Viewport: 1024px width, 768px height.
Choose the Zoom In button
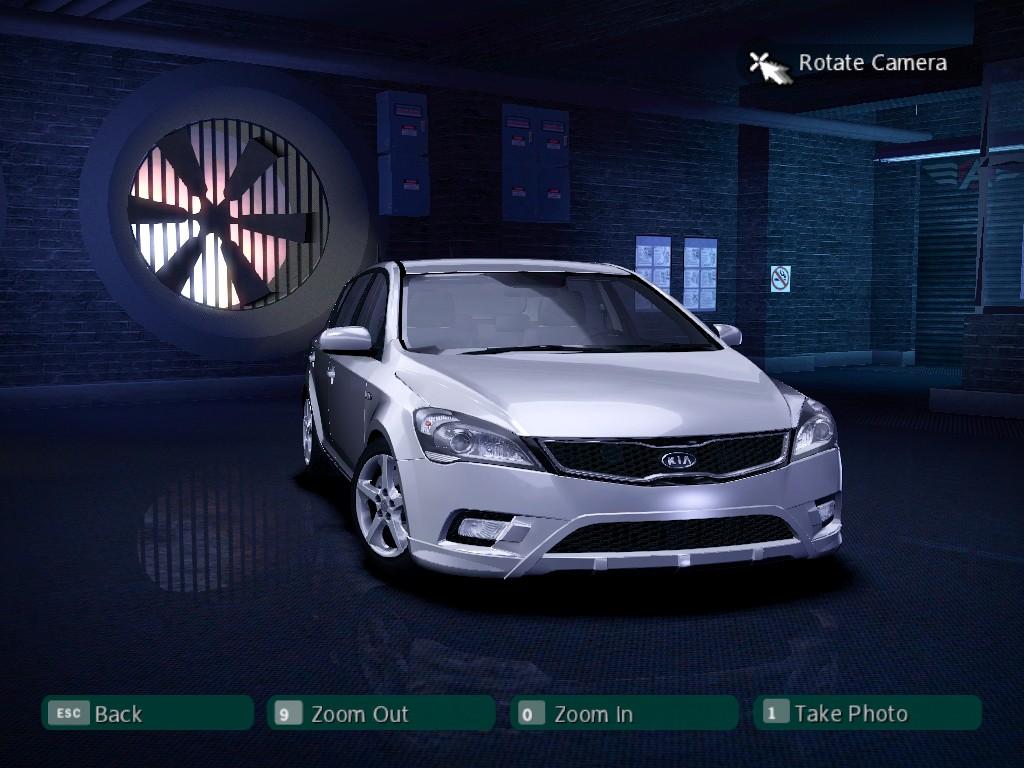pyautogui.click(x=624, y=713)
